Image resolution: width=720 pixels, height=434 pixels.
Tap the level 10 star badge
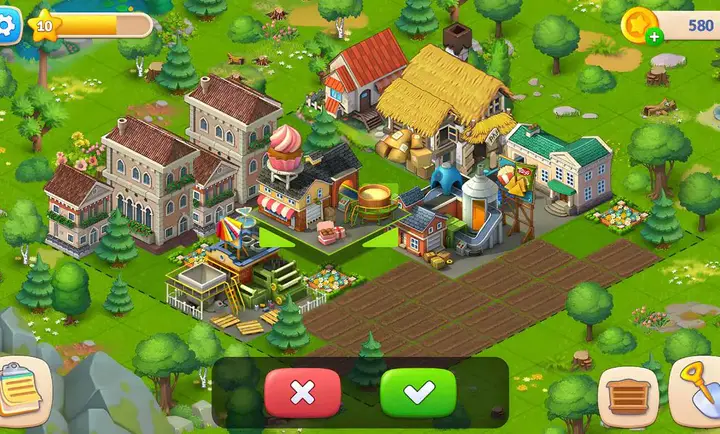[x=45, y=26]
